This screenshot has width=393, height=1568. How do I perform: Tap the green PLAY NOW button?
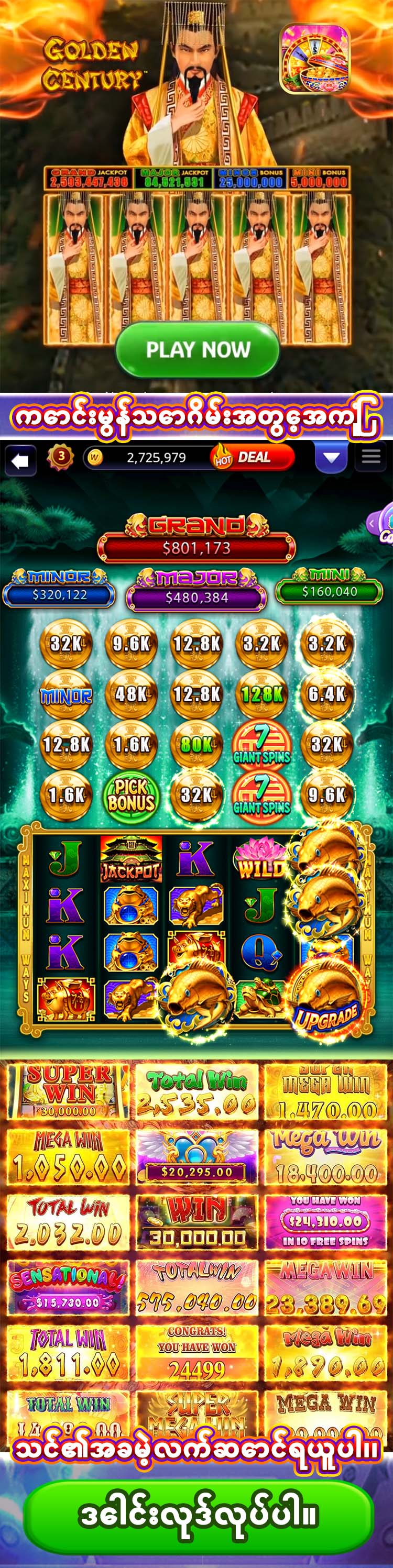198,350
